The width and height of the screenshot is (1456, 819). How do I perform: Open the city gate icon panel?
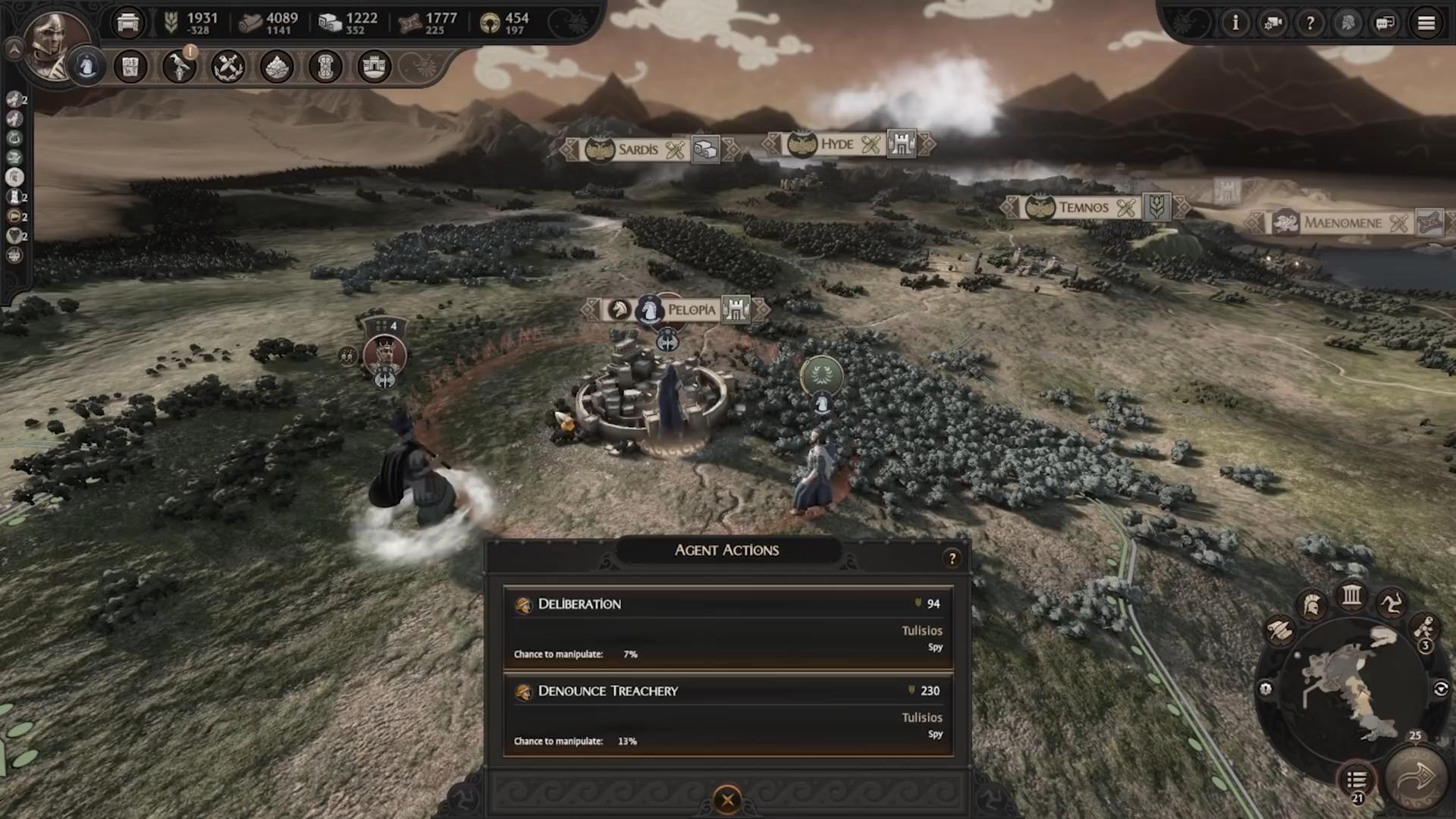(x=374, y=67)
